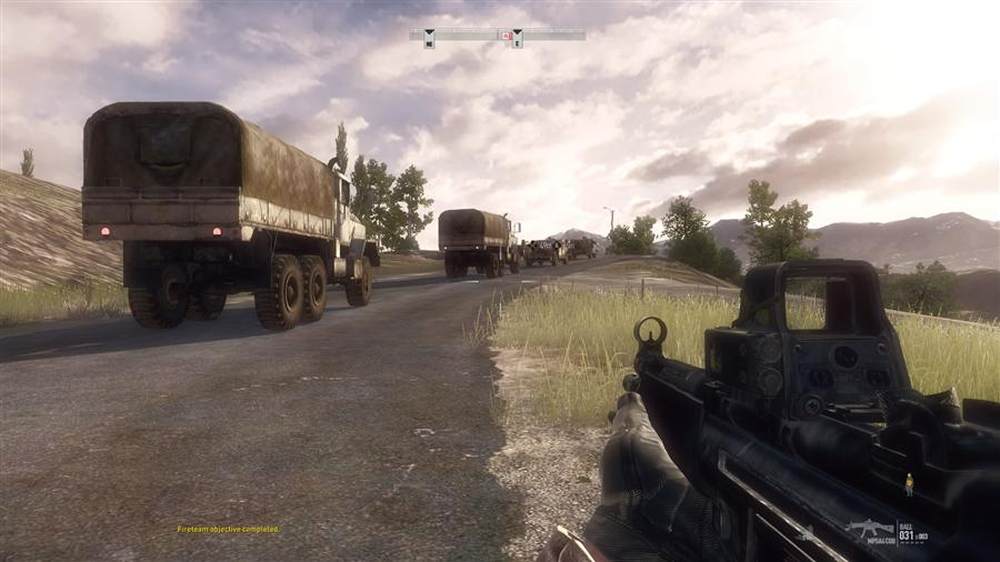
Task: Select the red marker on the compass bar
Action: click(x=507, y=36)
